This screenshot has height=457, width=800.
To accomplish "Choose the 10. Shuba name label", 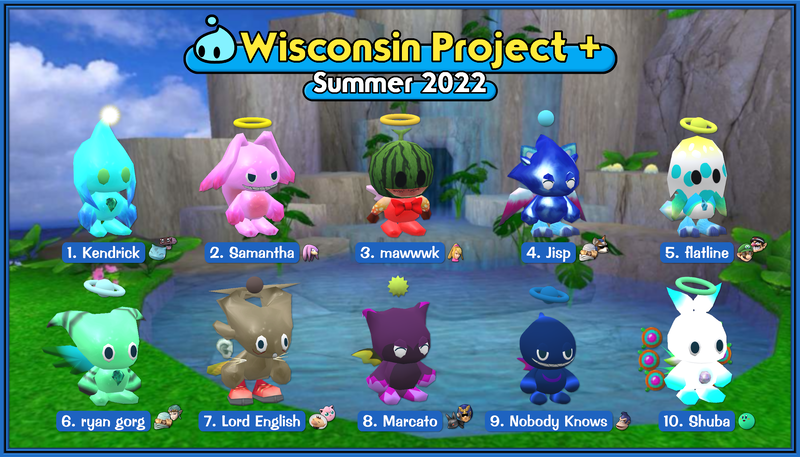I will (x=696, y=421).
